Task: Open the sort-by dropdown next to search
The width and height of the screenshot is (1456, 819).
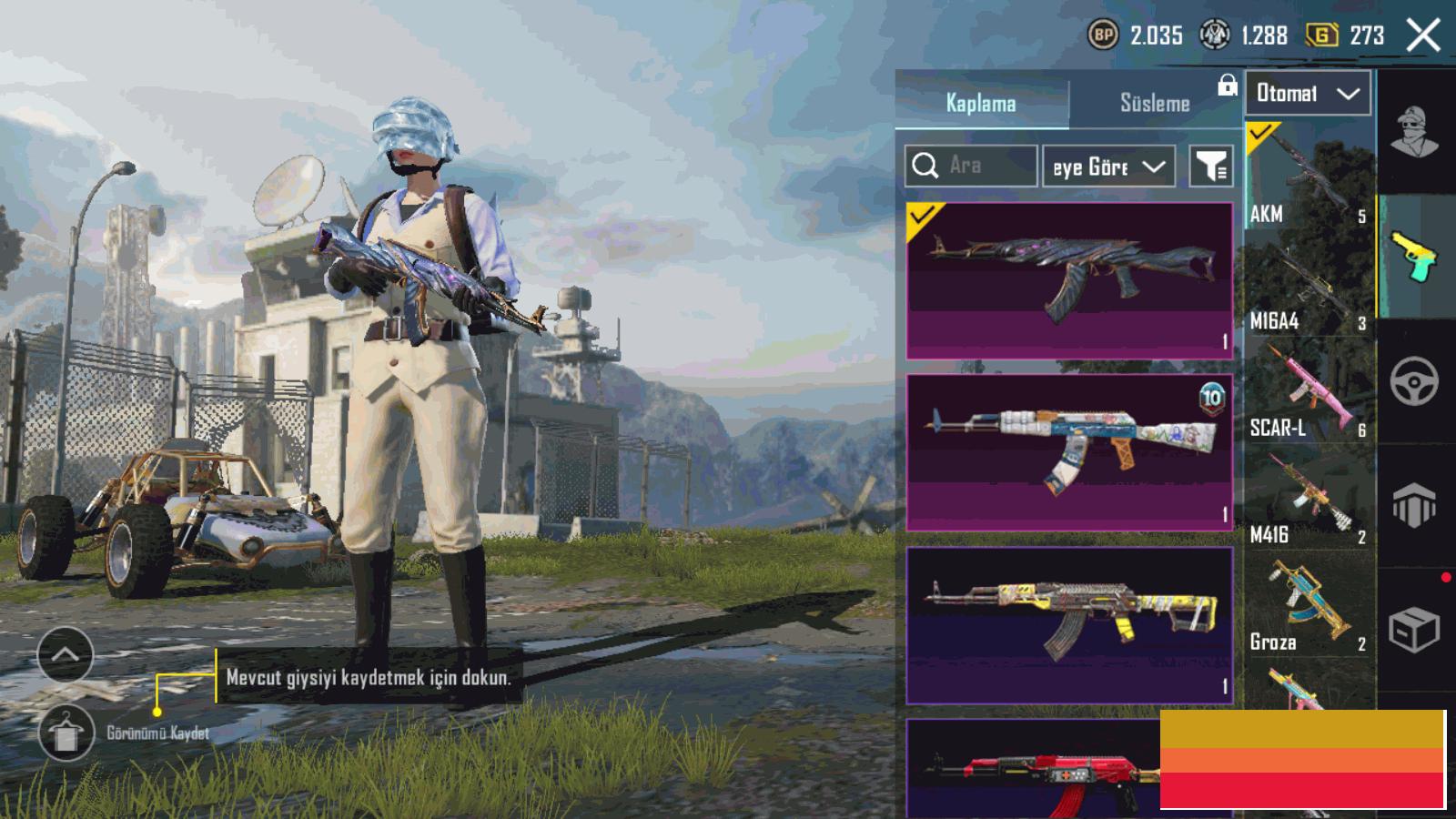Action: [x=1108, y=167]
